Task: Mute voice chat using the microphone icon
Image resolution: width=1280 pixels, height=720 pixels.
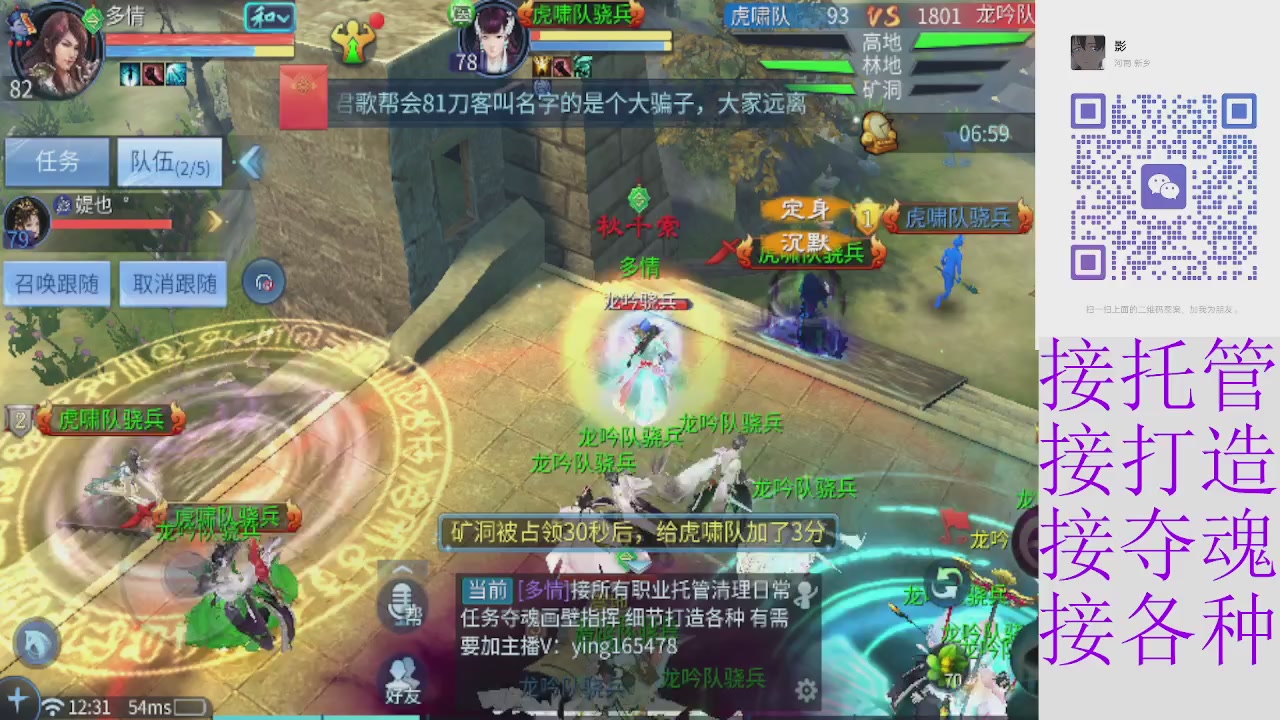Action: [401, 605]
